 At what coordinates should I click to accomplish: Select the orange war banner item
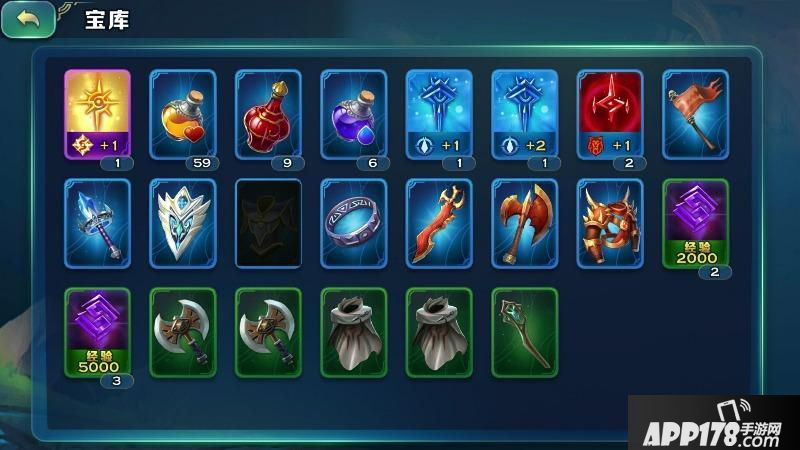[695, 113]
